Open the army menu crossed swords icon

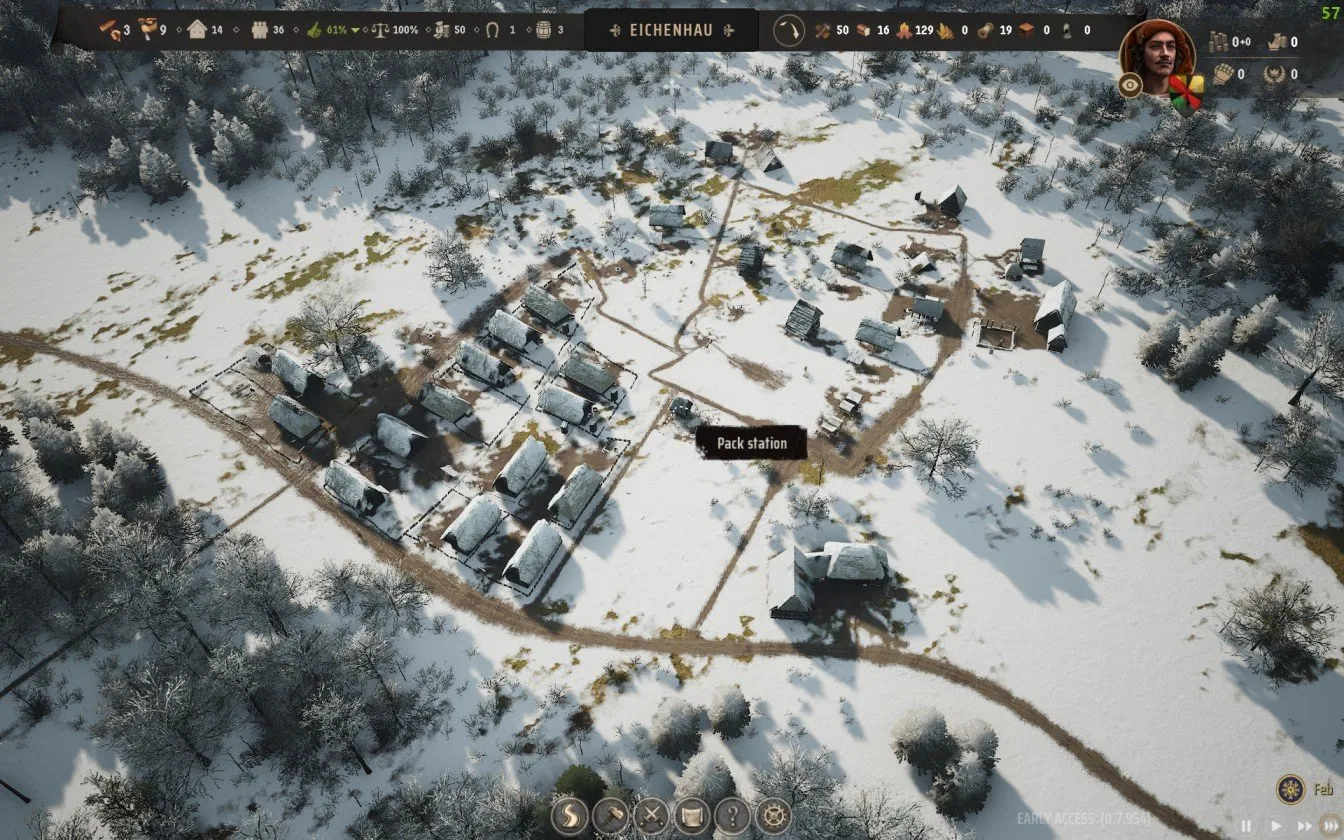[x=650, y=813]
